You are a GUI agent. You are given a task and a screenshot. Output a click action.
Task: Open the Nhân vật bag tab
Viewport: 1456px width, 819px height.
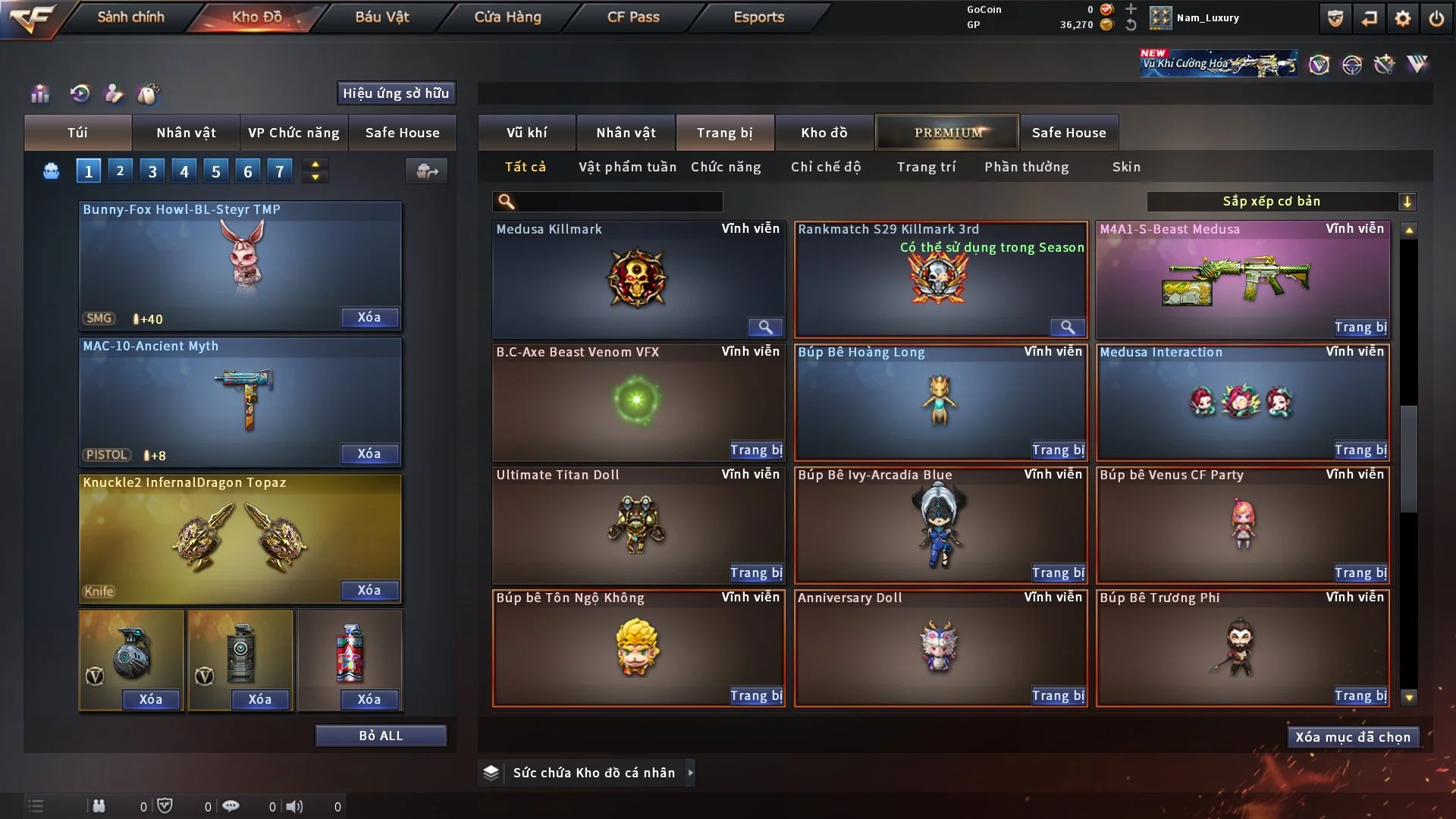point(186,133)
